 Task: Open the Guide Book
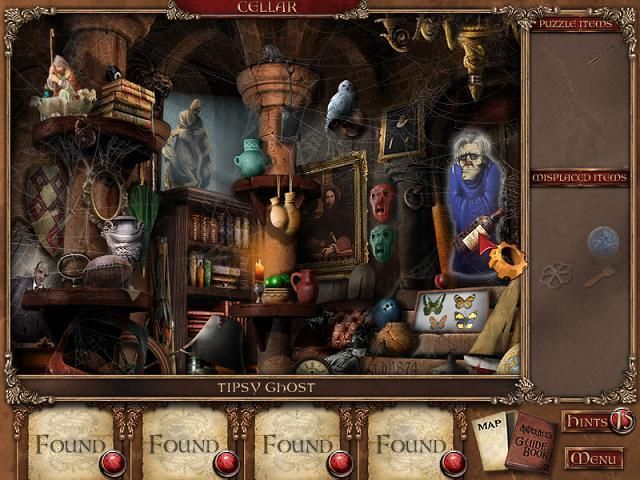coord(530,438)
